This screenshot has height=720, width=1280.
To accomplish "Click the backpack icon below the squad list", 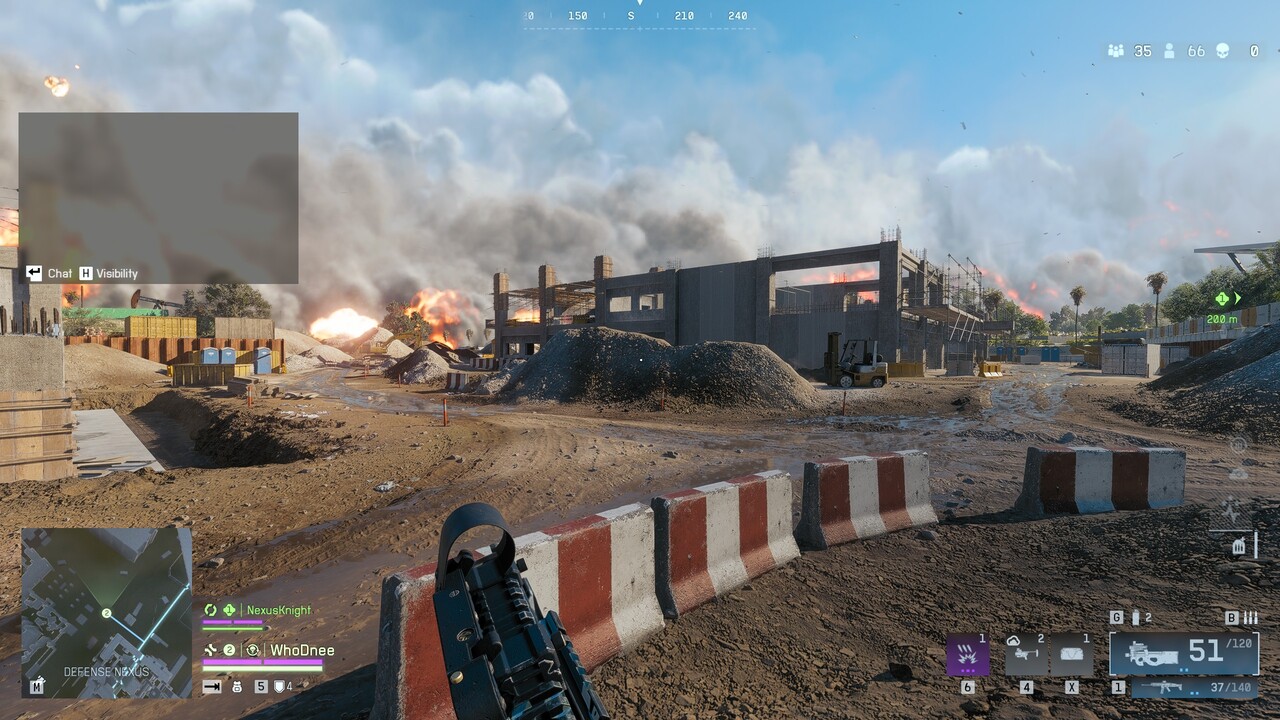I will point(238,688).
